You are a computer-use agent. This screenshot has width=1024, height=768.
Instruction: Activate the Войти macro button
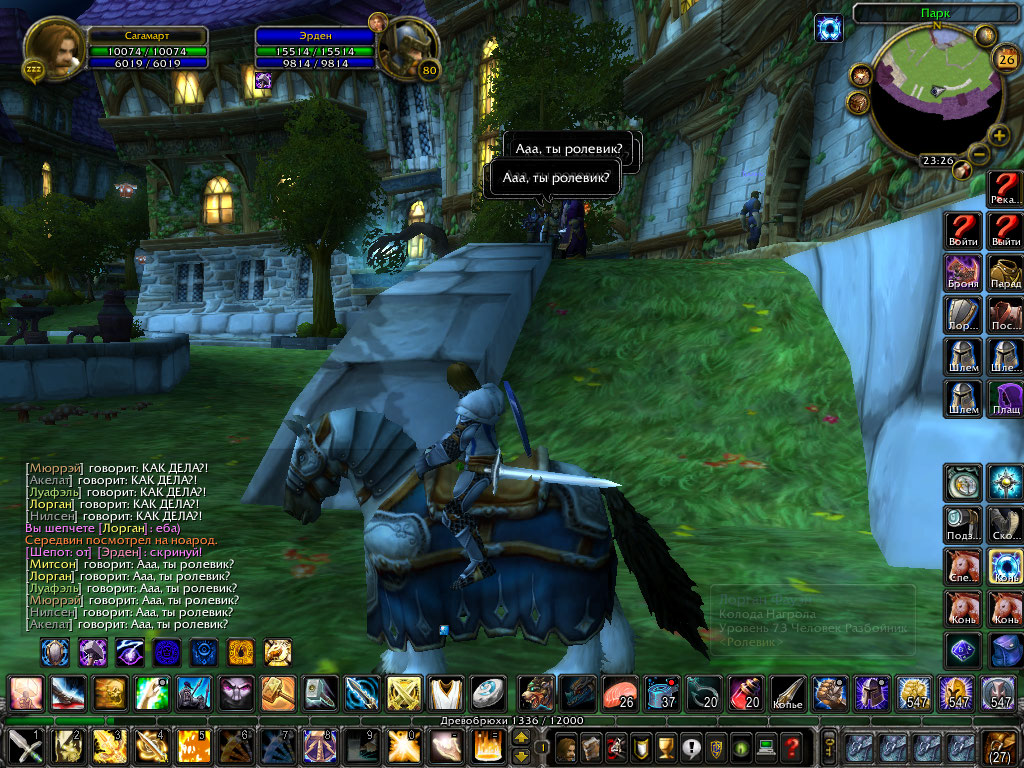pyautogui.click(x=963, y=229)
